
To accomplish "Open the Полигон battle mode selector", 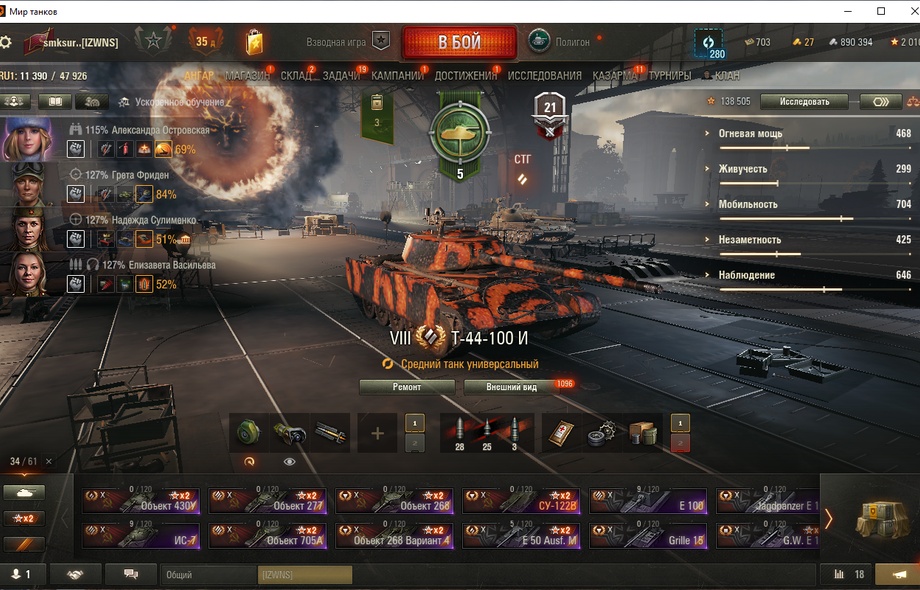I will click(x=560, y=43).
